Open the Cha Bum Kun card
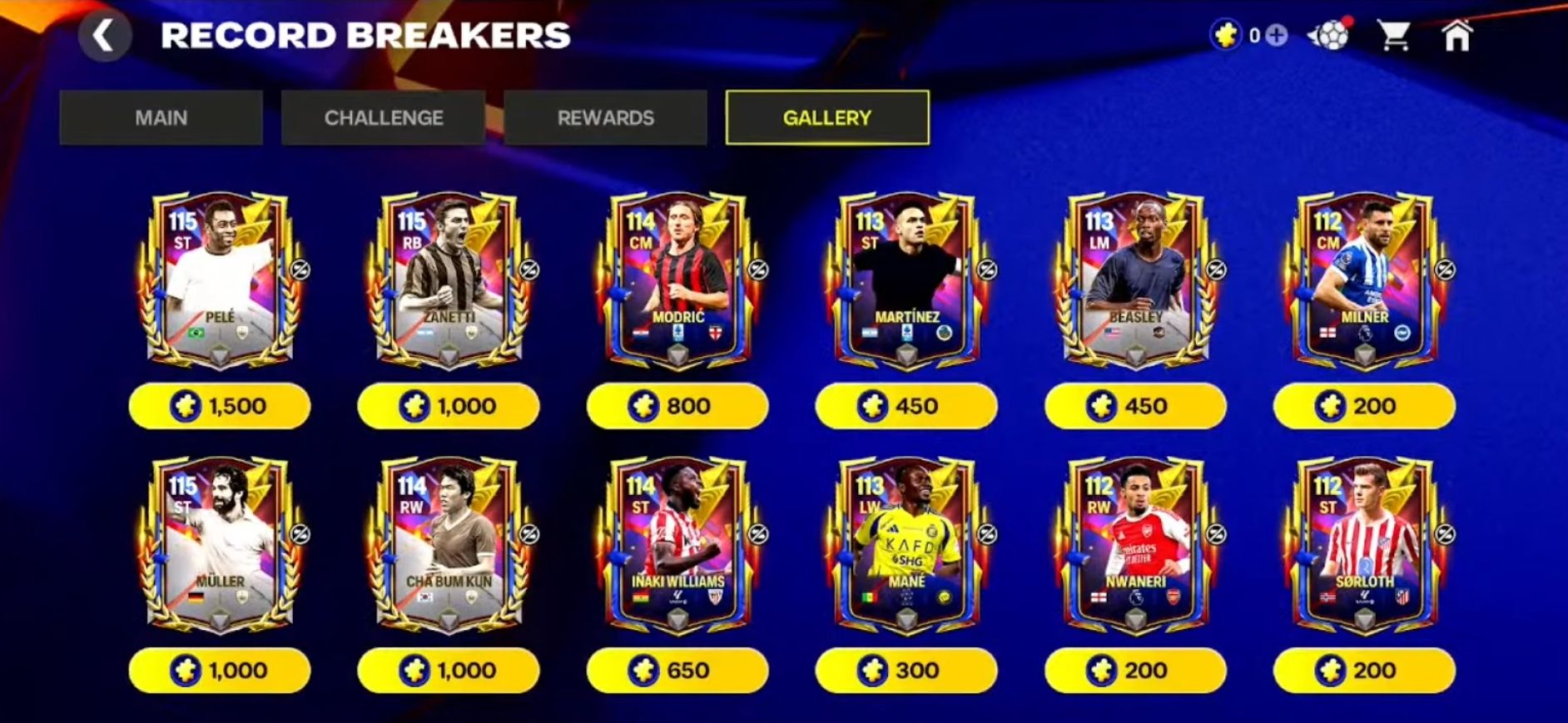This screenshot has height=723, width=1568. [x=449, y=545]
